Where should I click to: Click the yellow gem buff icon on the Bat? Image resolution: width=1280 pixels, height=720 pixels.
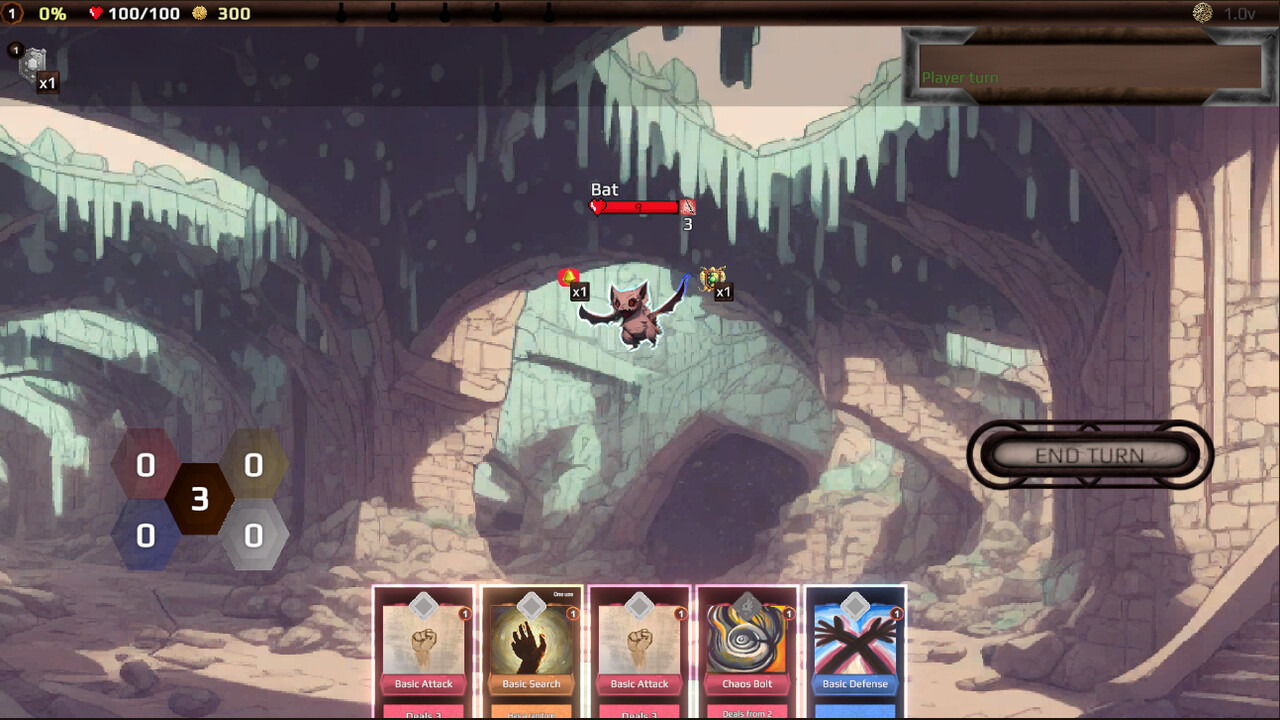[x=568, y=278]
